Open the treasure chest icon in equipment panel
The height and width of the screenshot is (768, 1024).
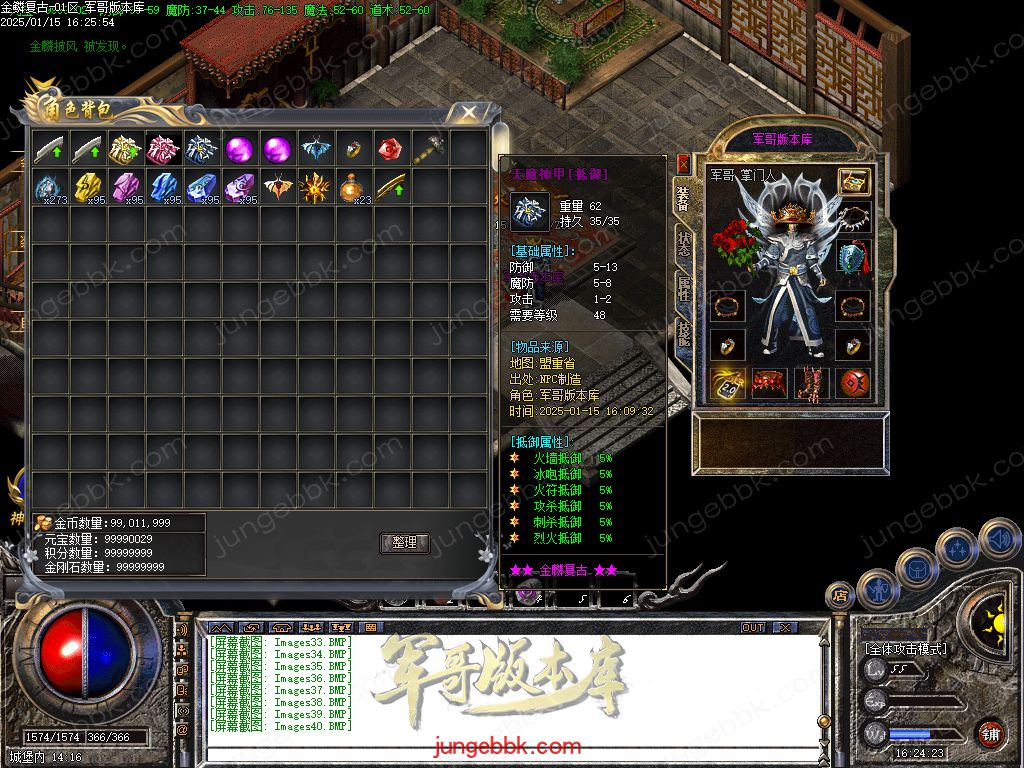coord(853,182)
